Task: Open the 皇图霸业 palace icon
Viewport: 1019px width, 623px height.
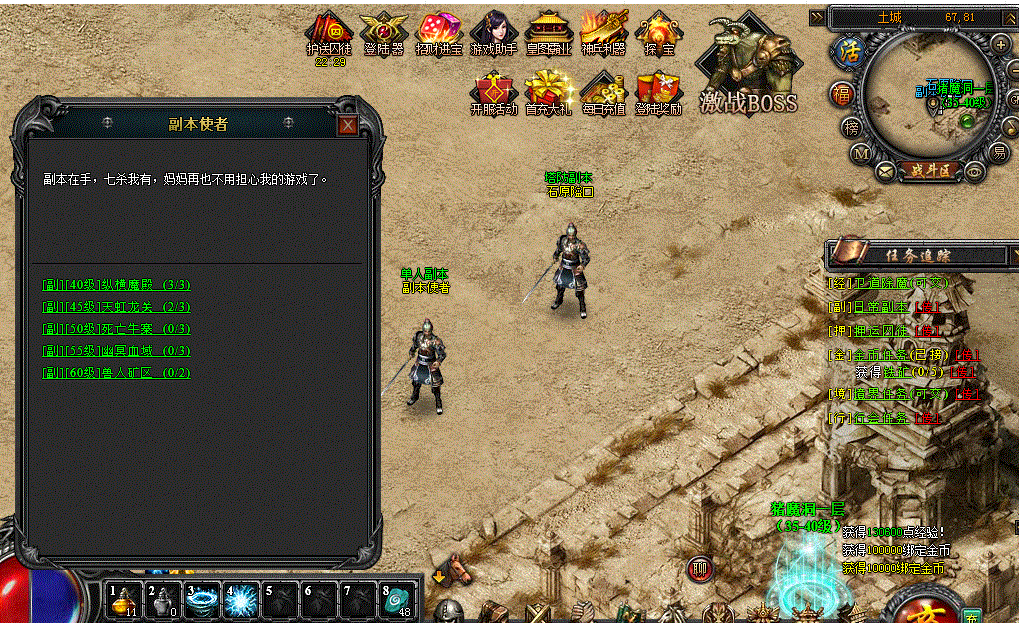Action: 549,34
